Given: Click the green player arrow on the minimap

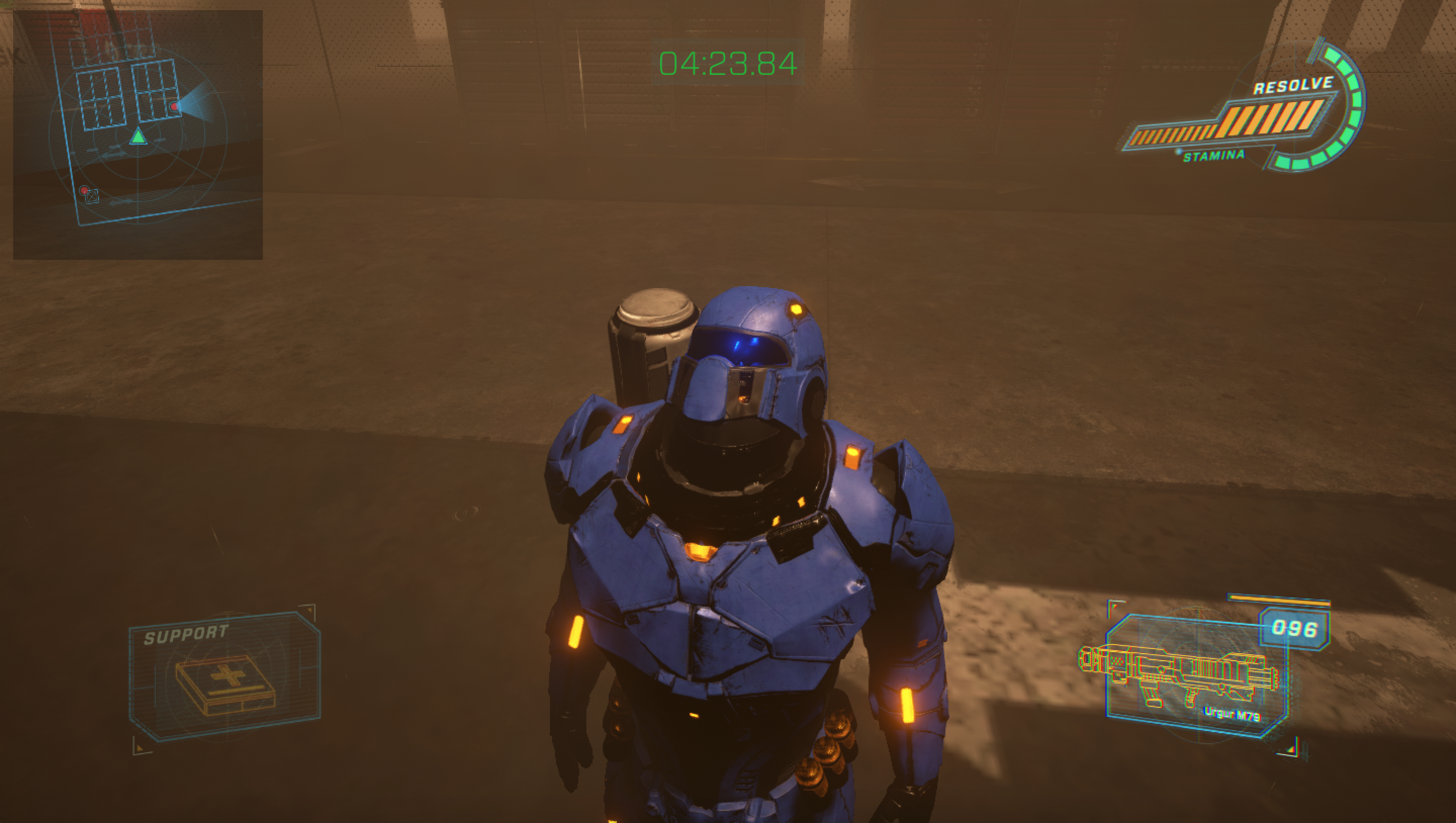Looking at the screenshot, I should [x=138, y=137].
